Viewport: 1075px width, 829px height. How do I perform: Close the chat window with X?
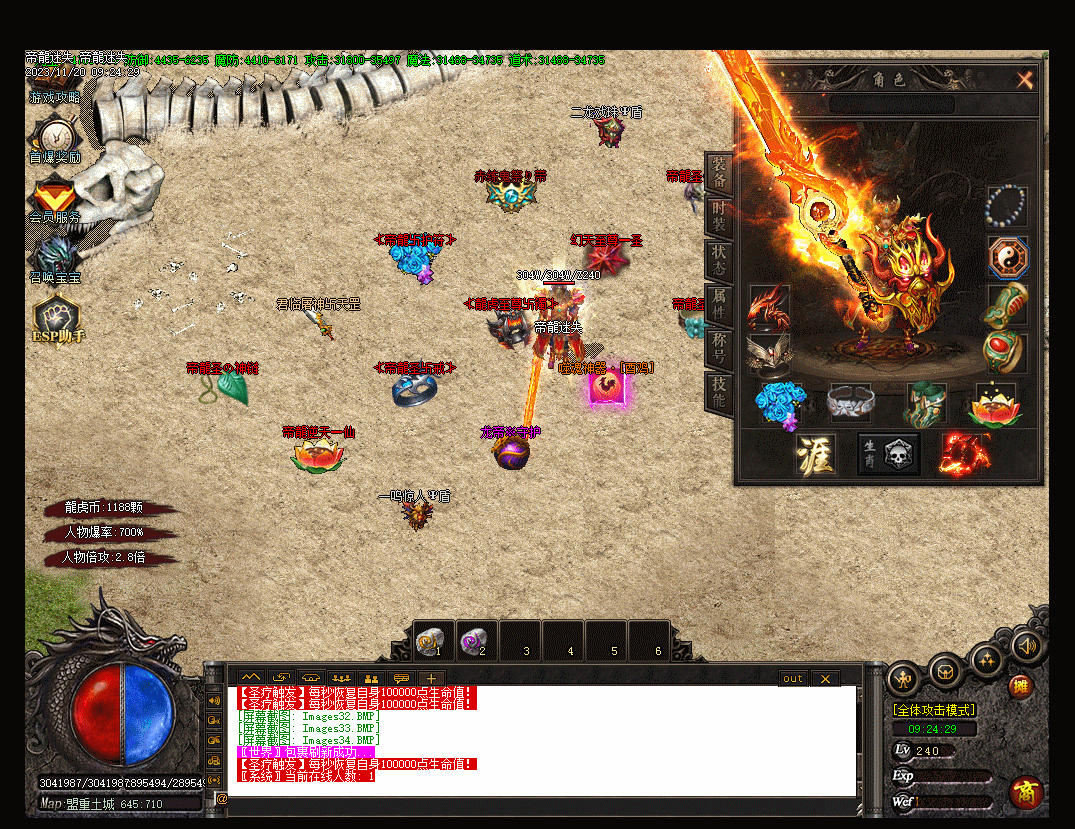pos(825,679)
